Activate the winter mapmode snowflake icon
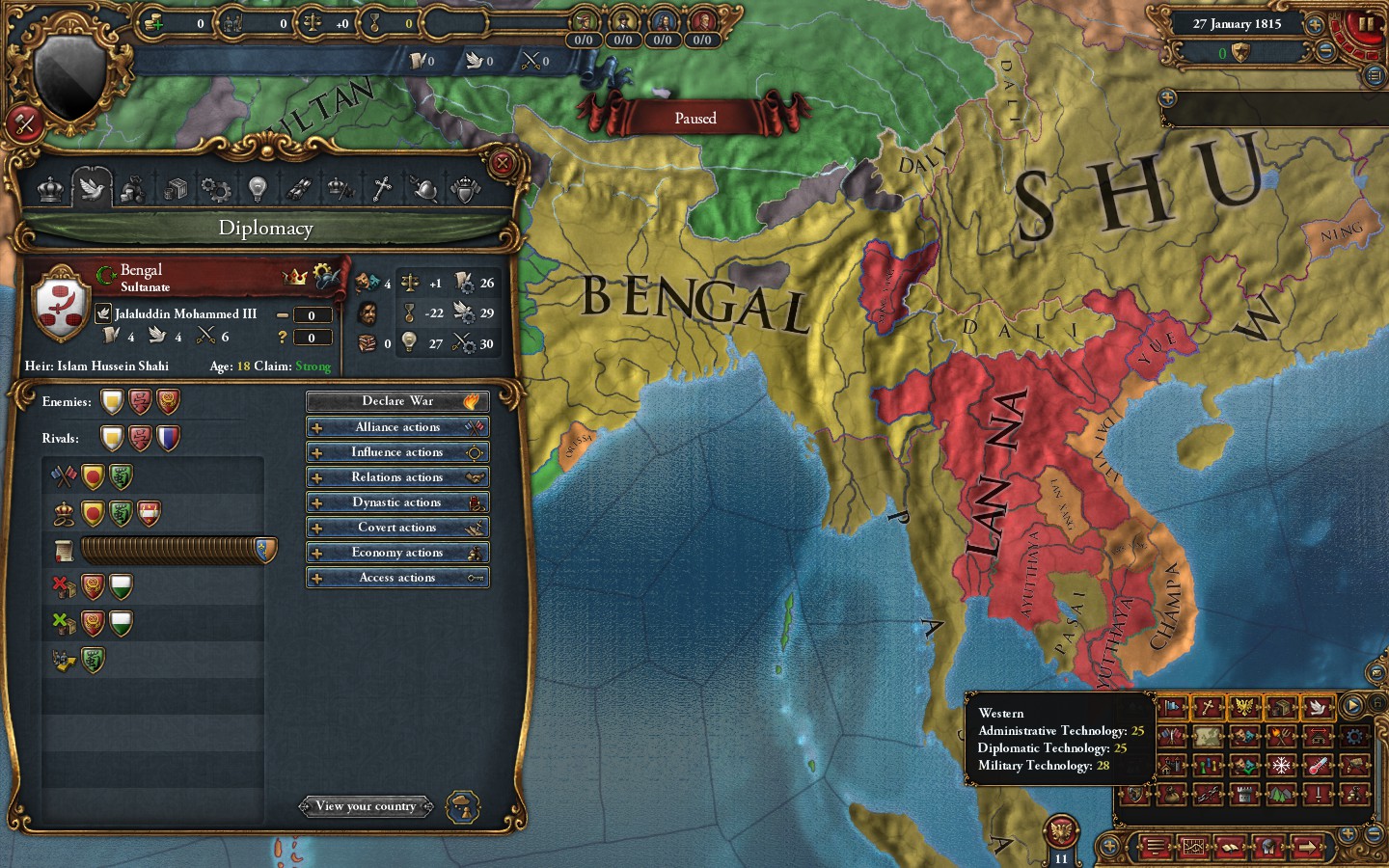The image size is (1389, 868). point(1281,766)
